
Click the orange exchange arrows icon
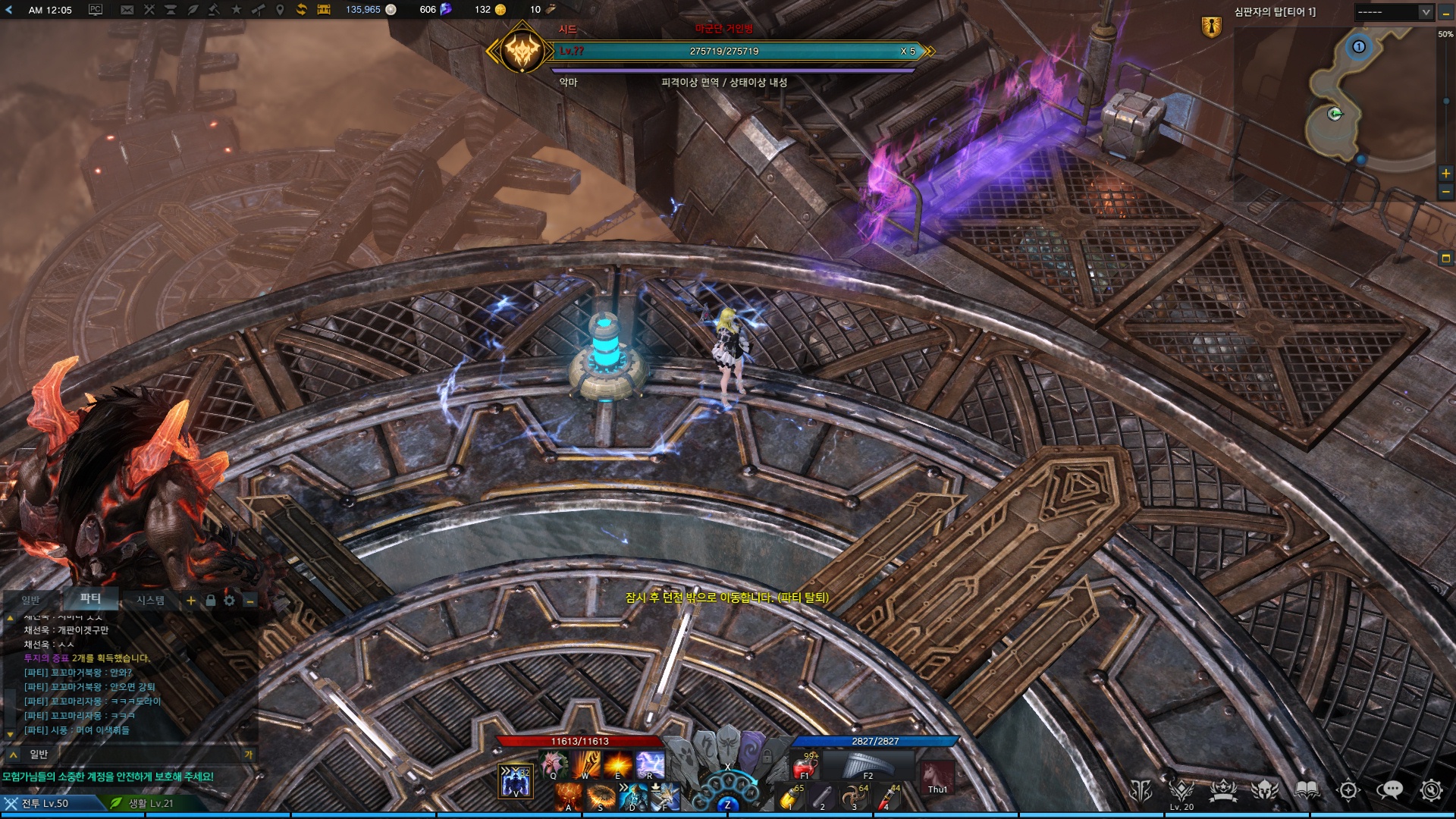pos(302,10)
